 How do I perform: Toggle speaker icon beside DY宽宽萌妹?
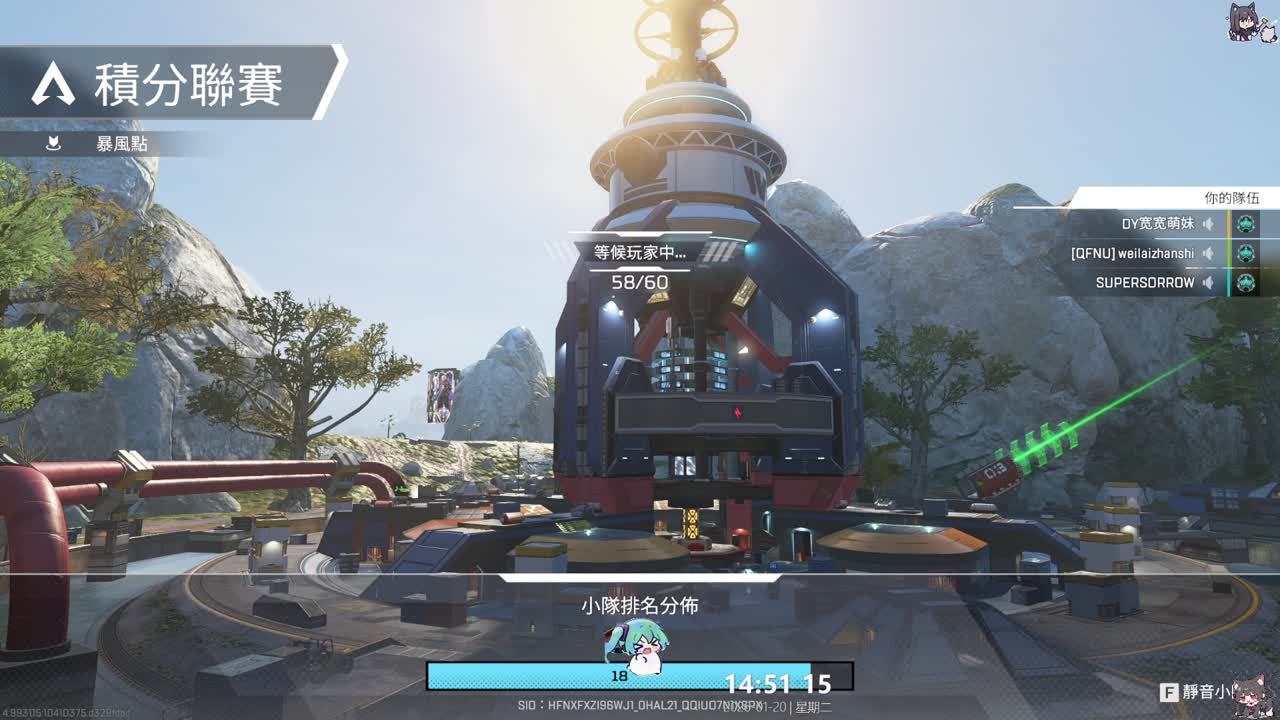[1208, 225]
